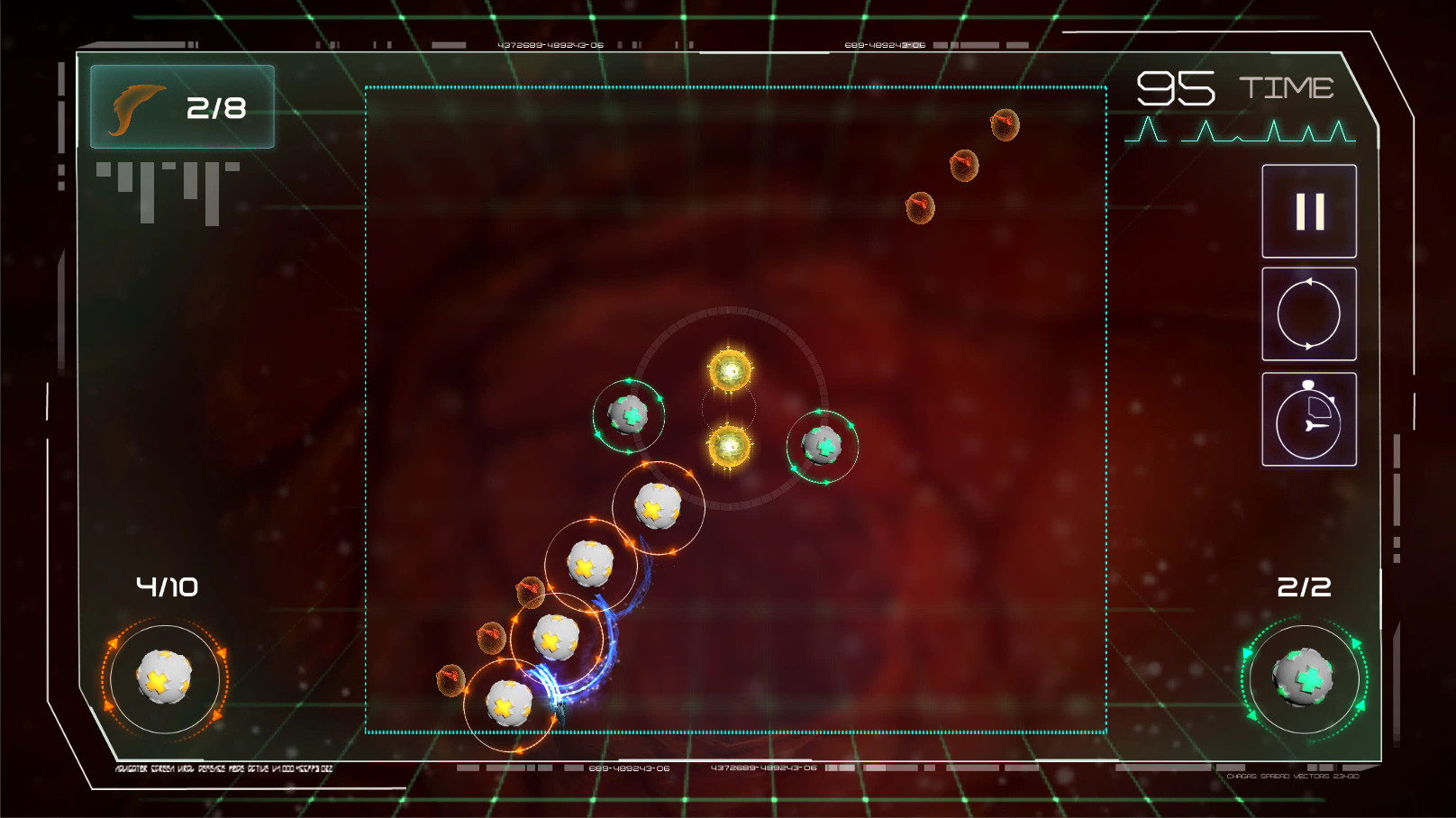This screenshot has width=1456, height=818.
Task: Select the right green-cross cell inside its orbit ring
Action: pos(824,446)
